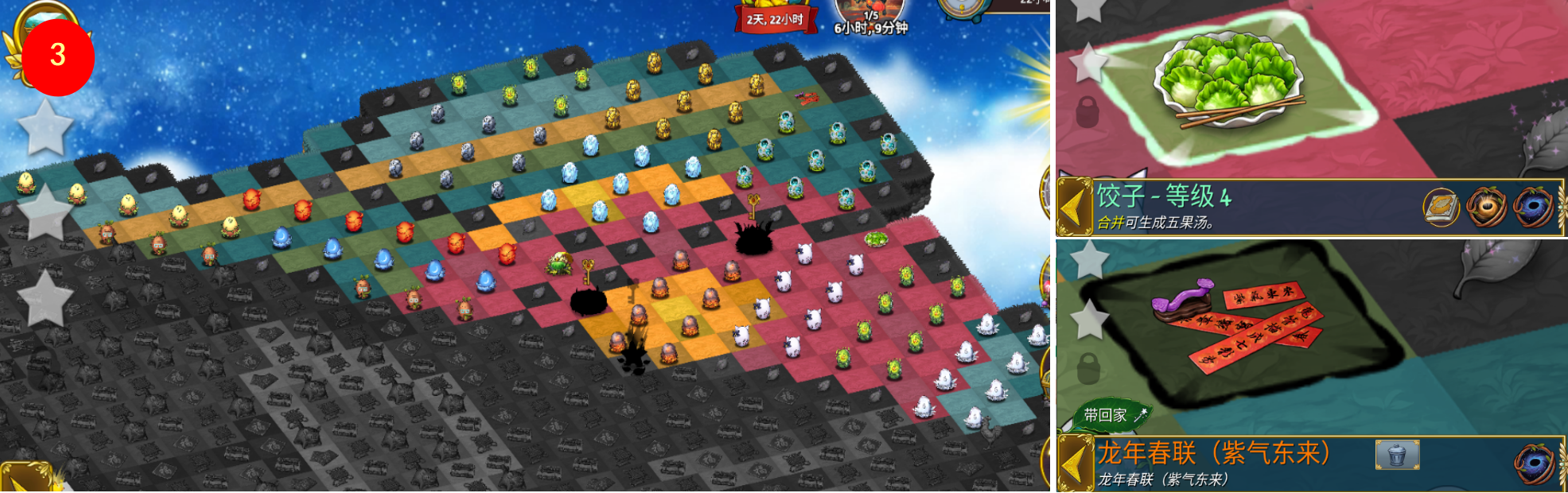The image size is (1568, 493).
Task: Open the book icon for the dumpling
Action: tap(1441, 208)
